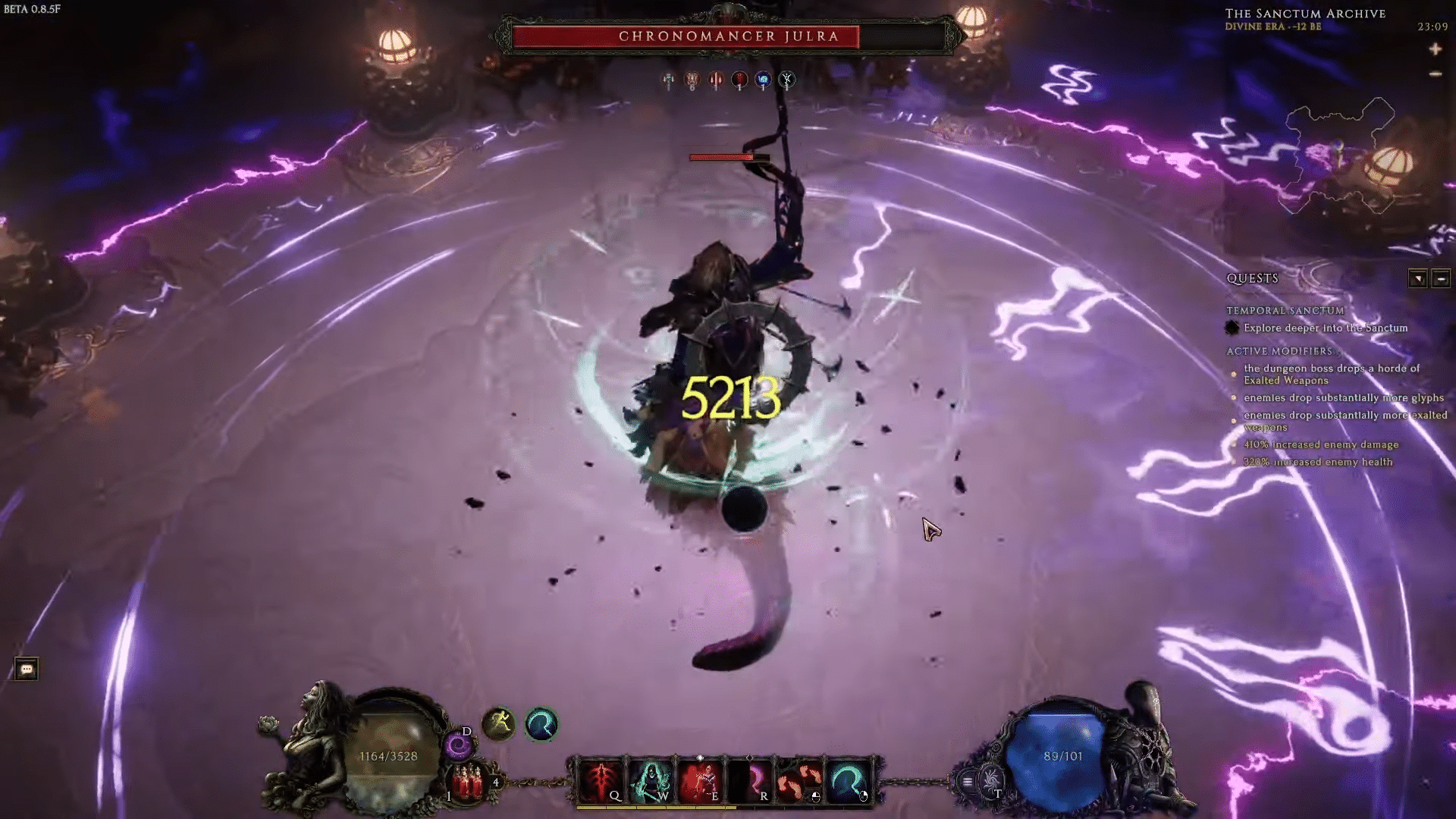Click the blue buff icon in the top buff row
The width and height of the screenshot is (1456, 819).
[x=762, y=77]
